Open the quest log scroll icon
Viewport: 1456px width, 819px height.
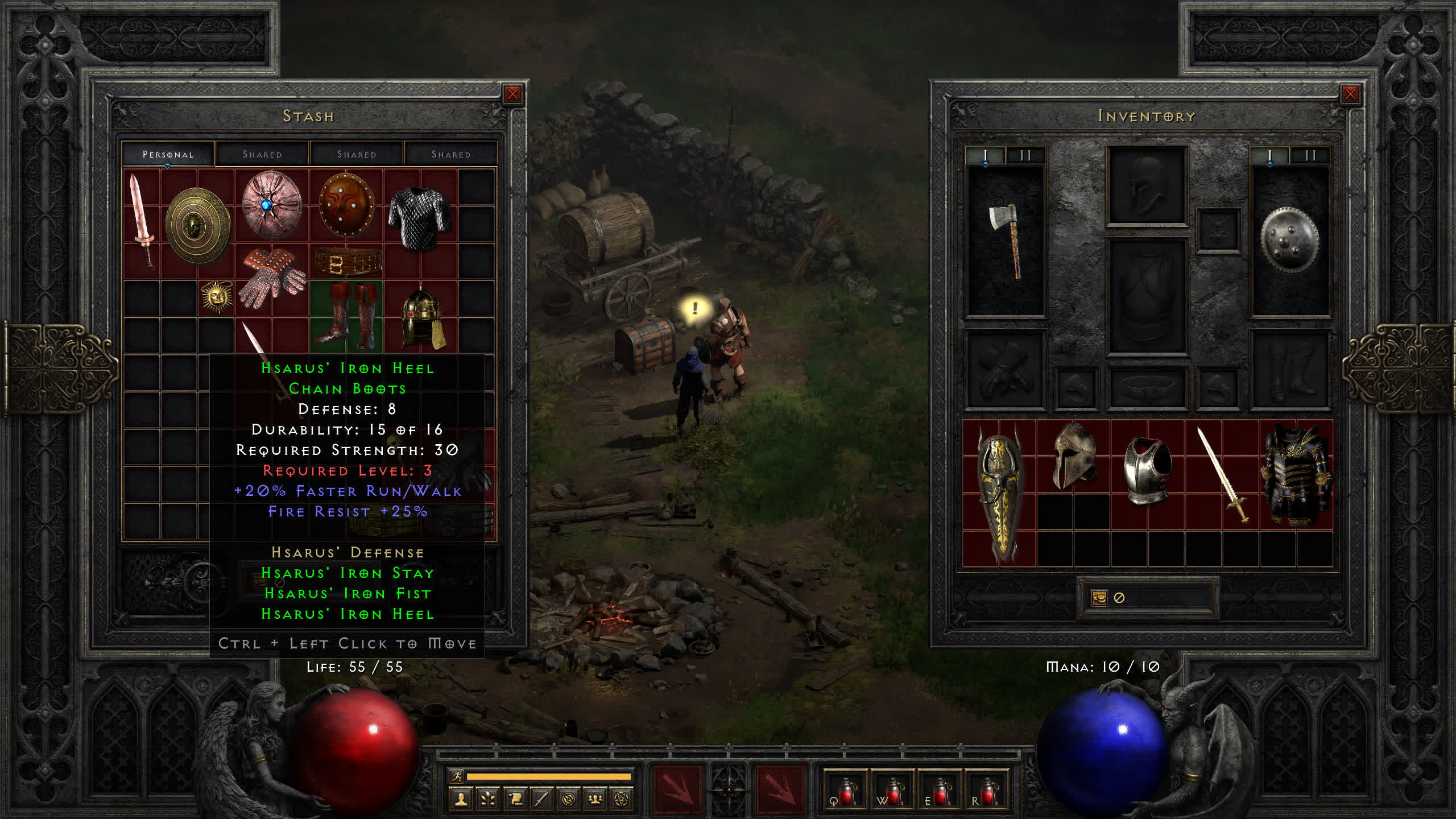(515, 800)
